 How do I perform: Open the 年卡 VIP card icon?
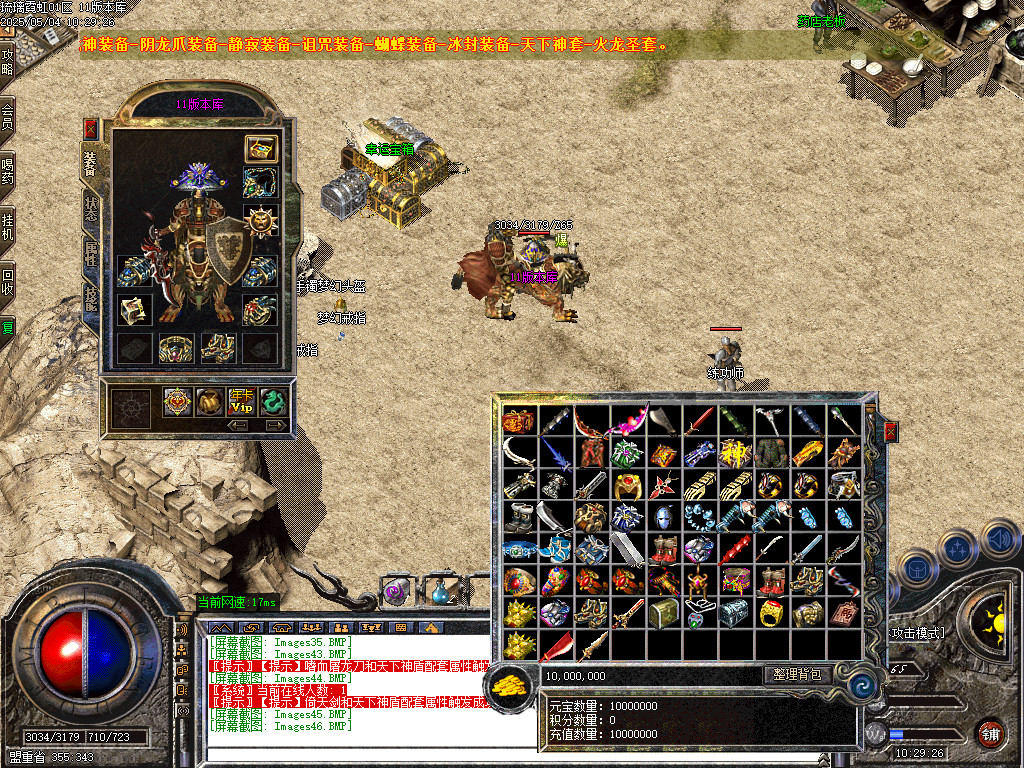pyautogui.click(x=242, y=402)
